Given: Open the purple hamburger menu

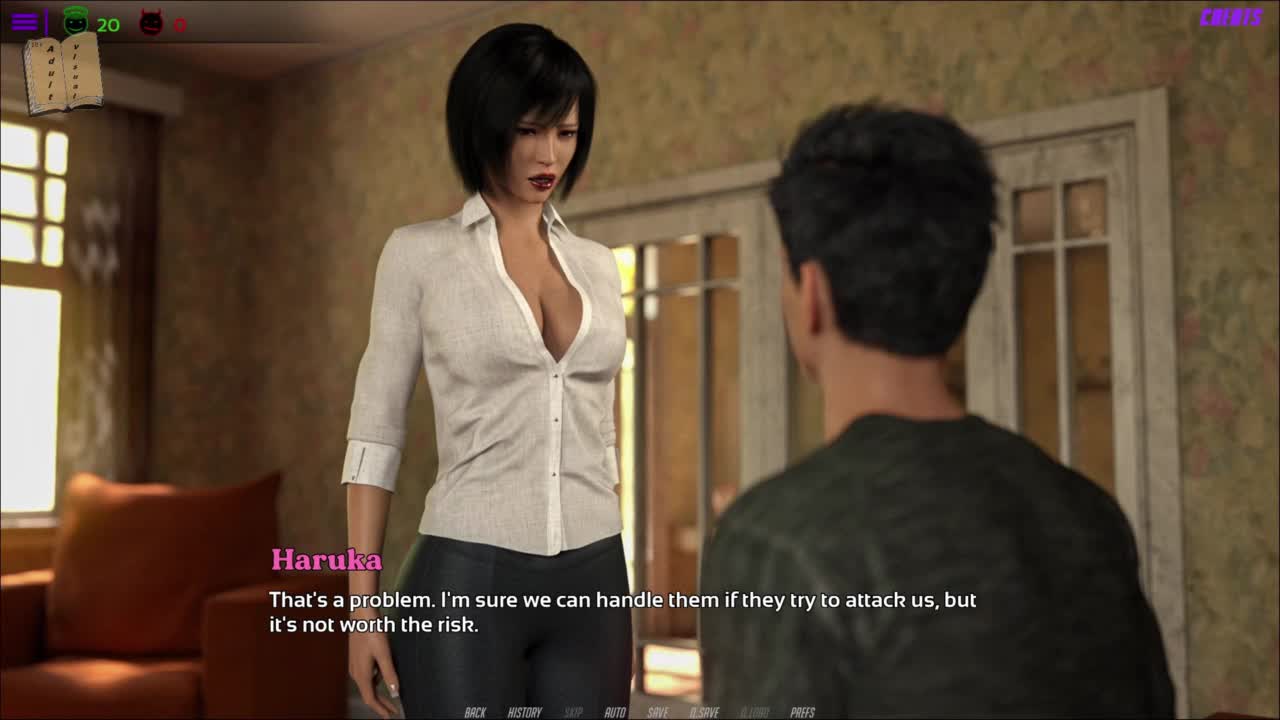Looking at the screenshot, I should [25, 22].
